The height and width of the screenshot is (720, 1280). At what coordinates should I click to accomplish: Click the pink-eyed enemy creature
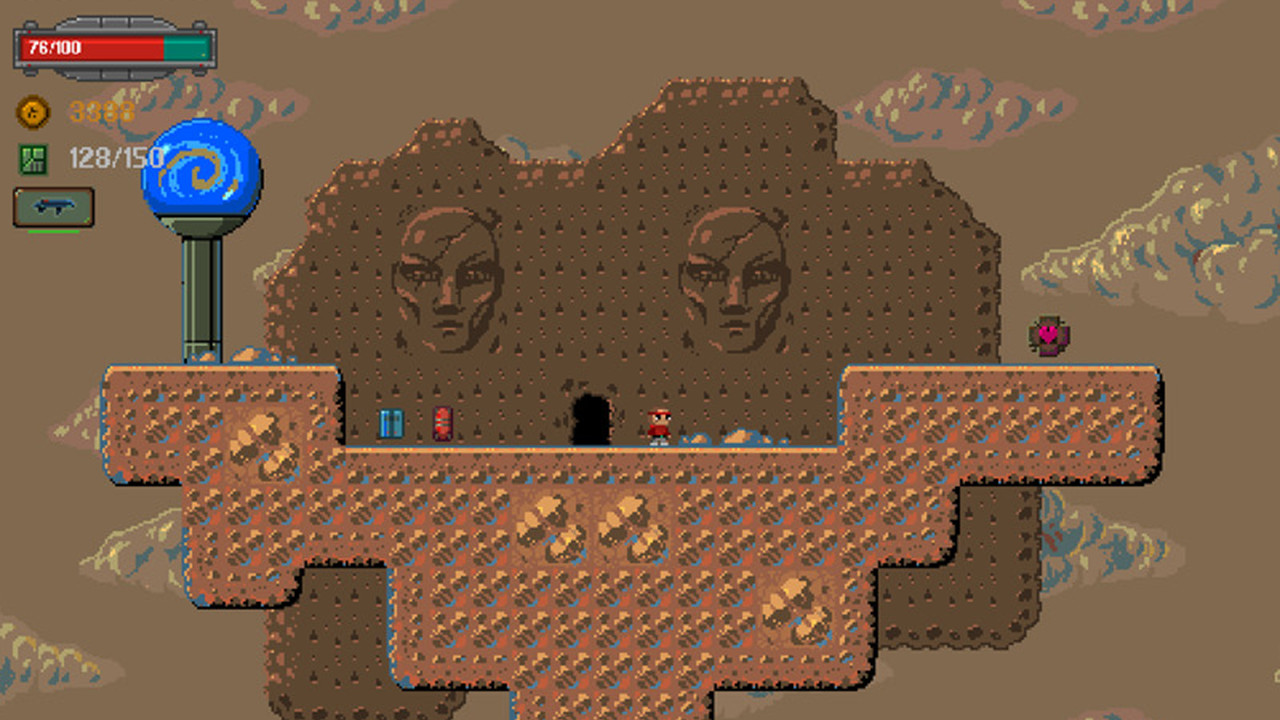coord(1048,334)
